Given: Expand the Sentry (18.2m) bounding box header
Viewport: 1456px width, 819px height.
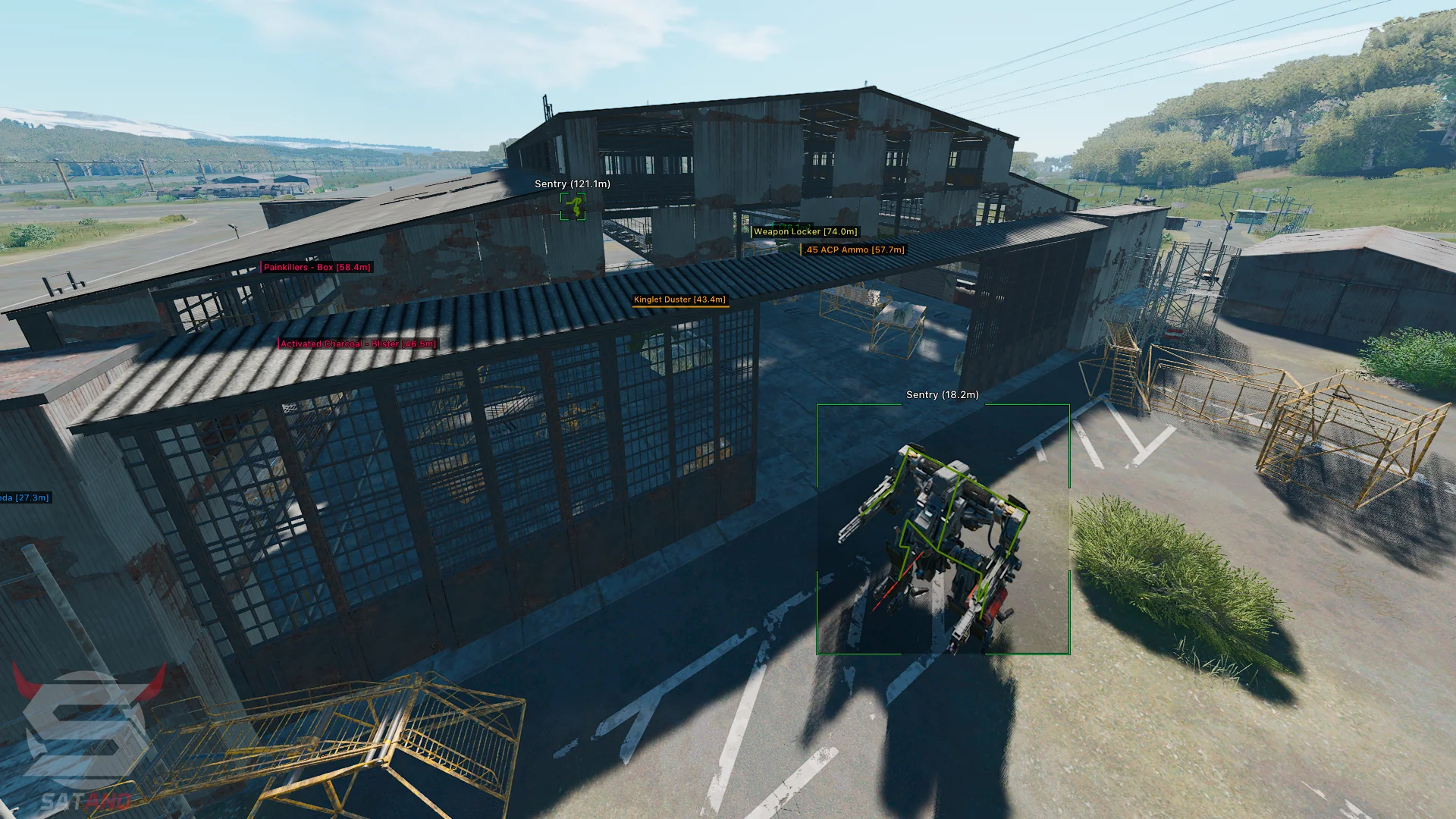Looking at the screenshot, I should tap(942, 395).
